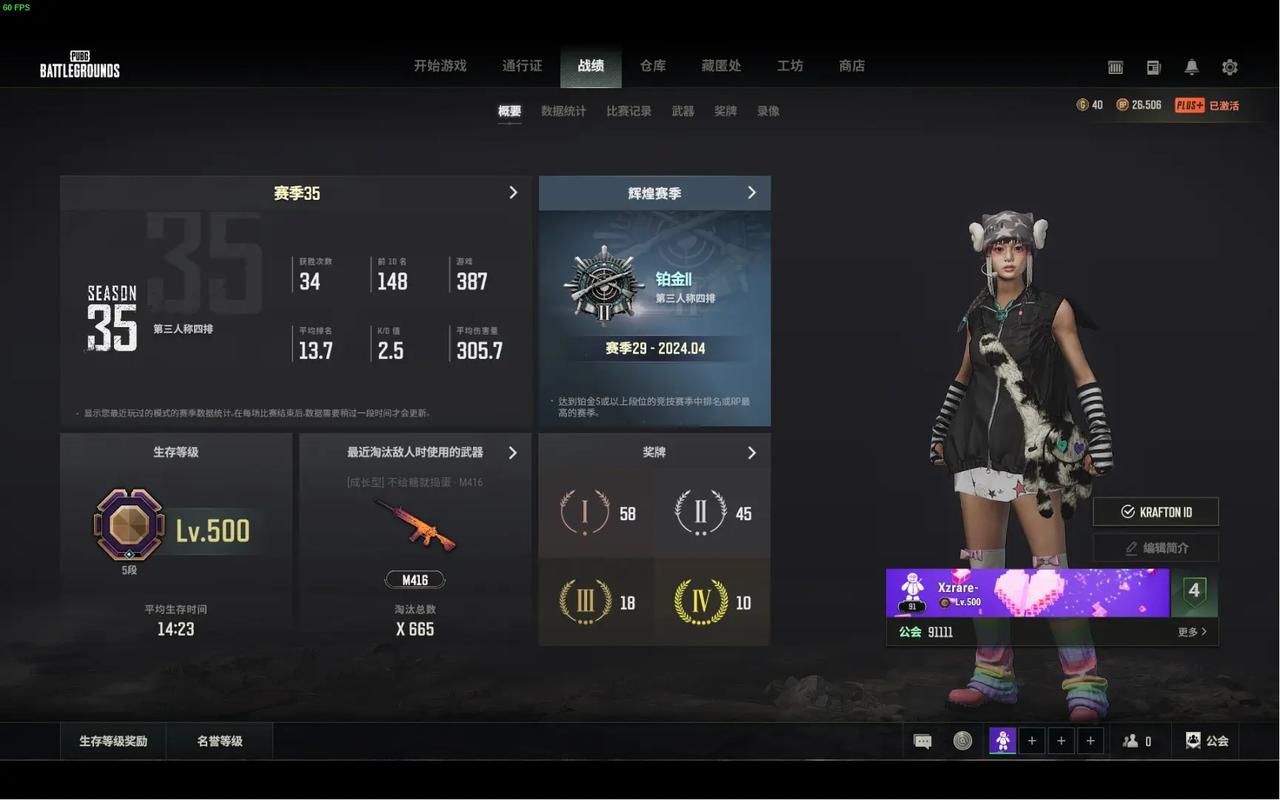The image size is (1280, 800).
Task: Open the 仓库 inventory tab
Action: coord(653,66)
